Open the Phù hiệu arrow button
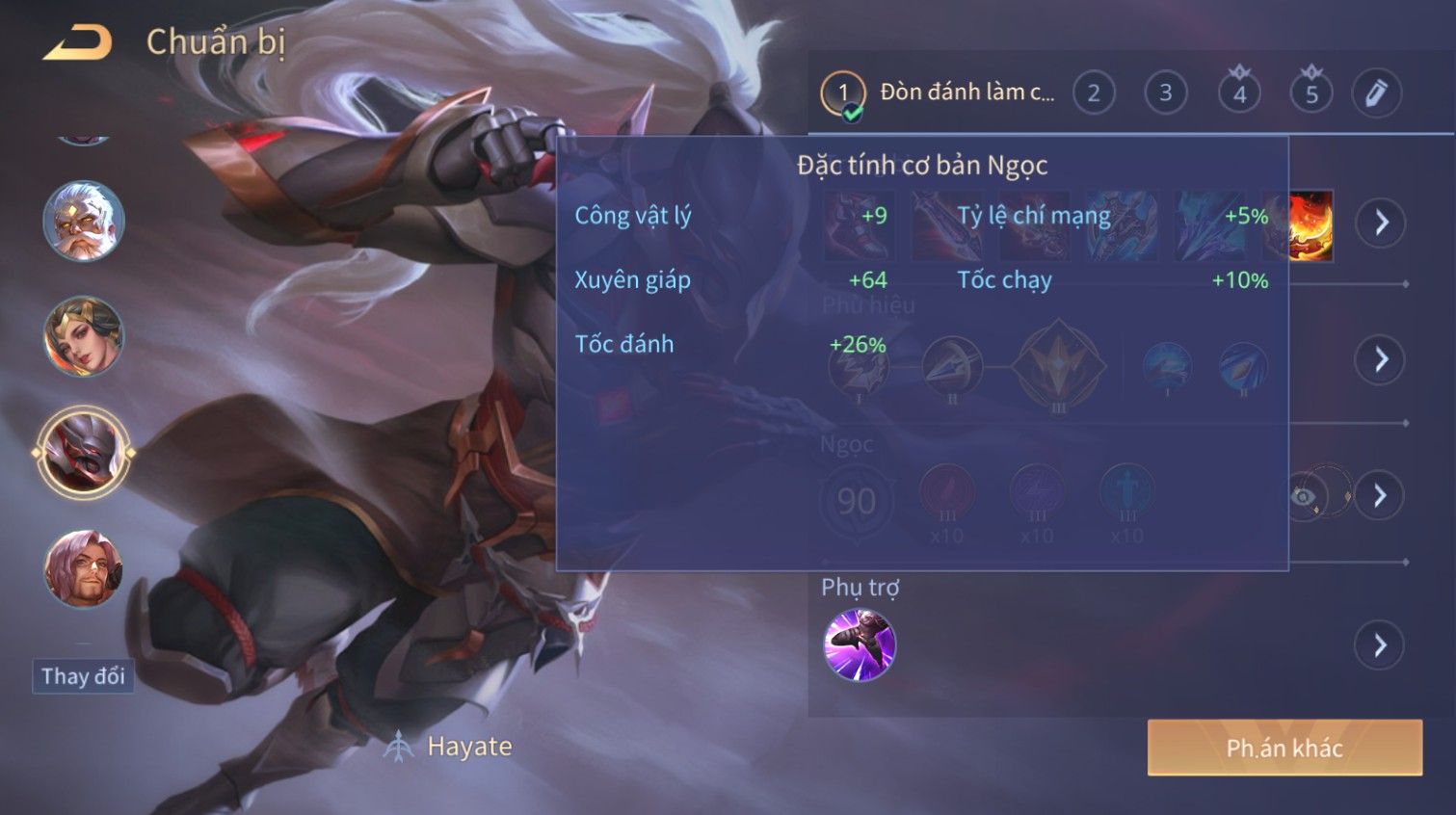Image resolution: width=1456 pixels, height=815 pixels. pyautogui.click(x=1381, y=360)
